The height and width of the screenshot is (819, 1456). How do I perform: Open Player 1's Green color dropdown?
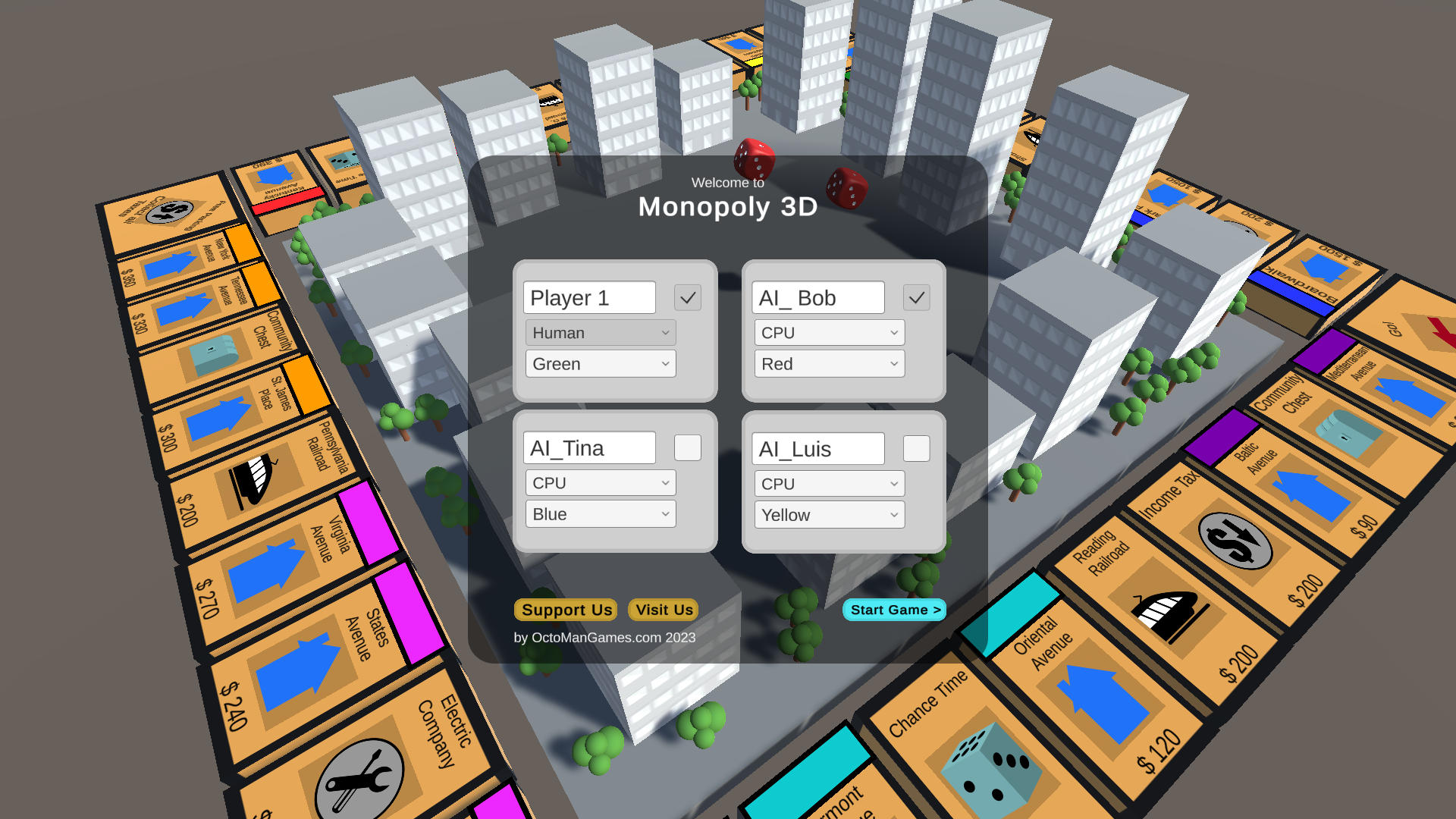[x=600, y=364]
